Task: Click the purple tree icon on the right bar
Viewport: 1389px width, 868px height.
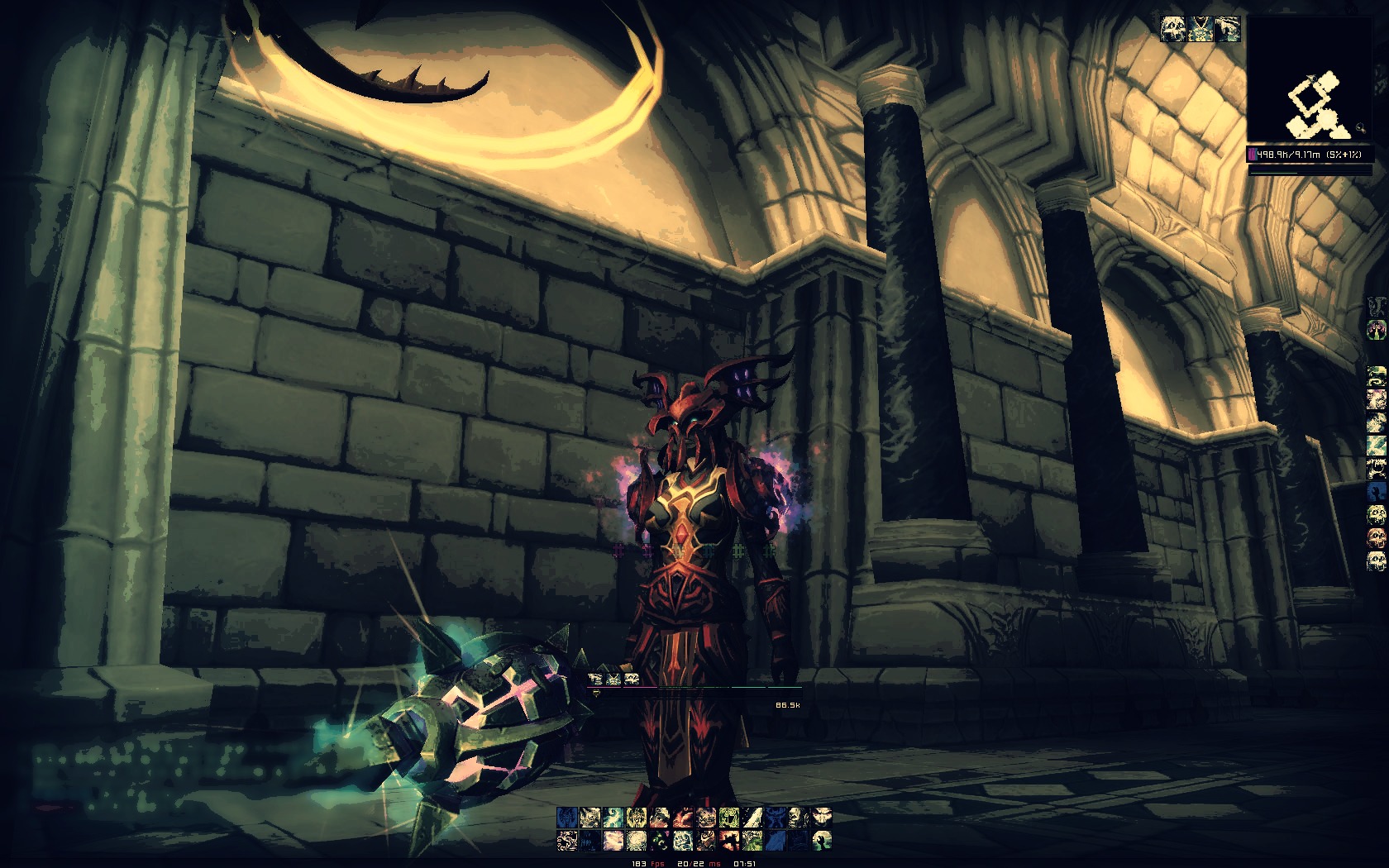Action: [1377, 331]
